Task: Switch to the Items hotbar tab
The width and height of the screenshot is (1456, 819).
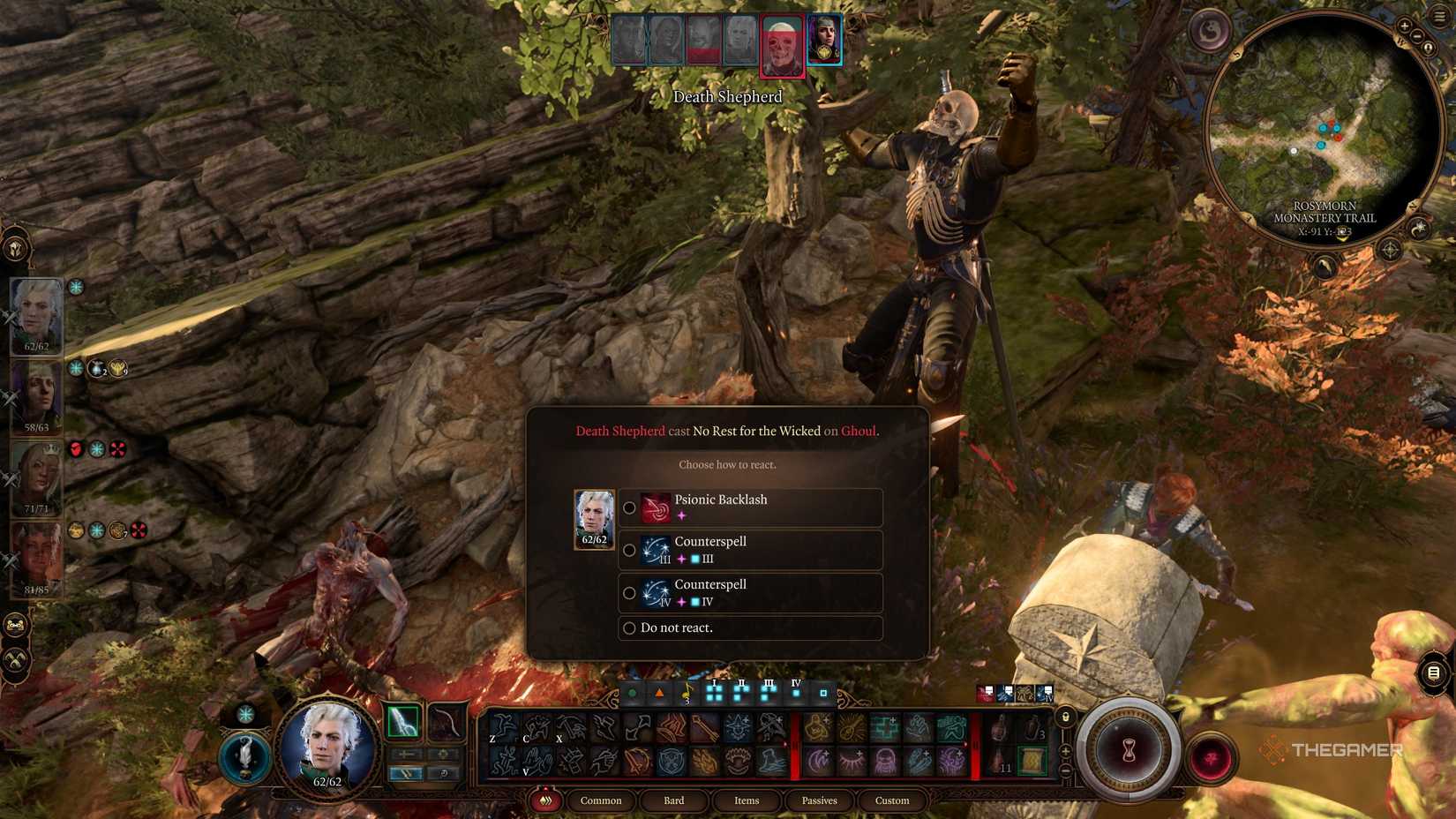Action: (746, 800)
